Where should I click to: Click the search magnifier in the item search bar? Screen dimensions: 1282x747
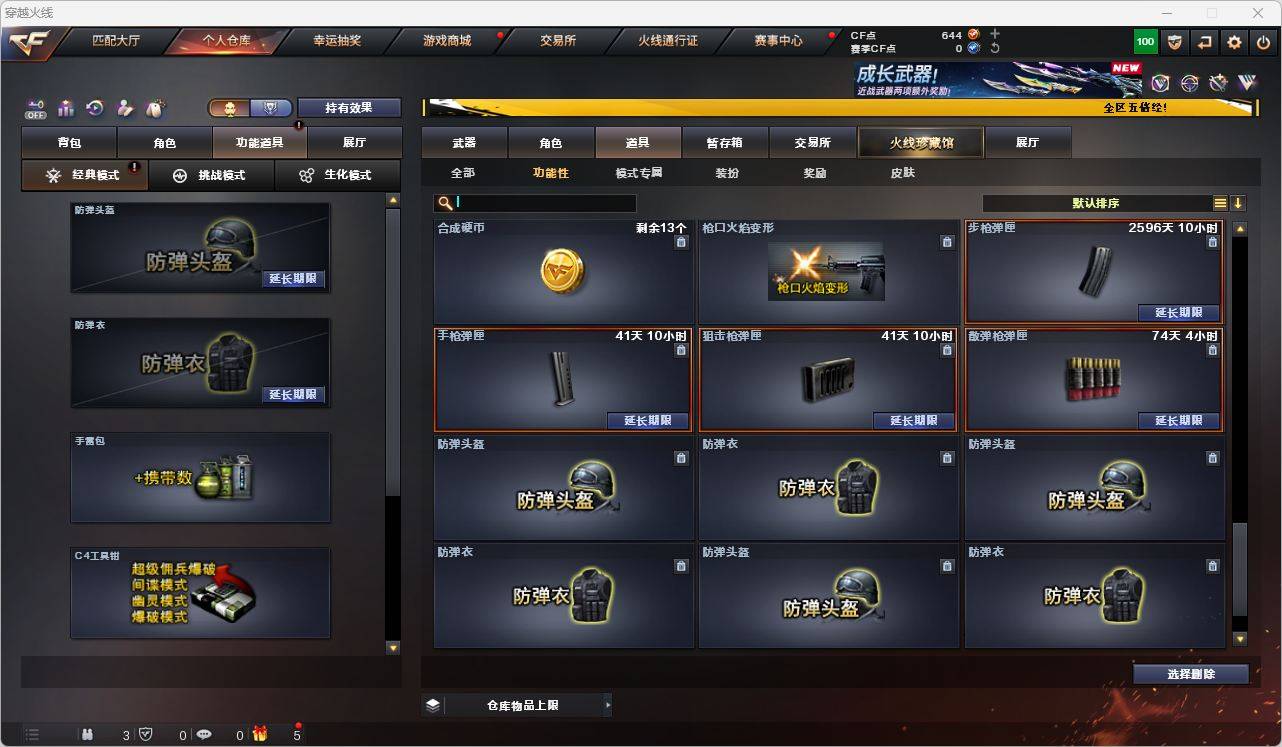pyautogui.click(x=443, y=203)
